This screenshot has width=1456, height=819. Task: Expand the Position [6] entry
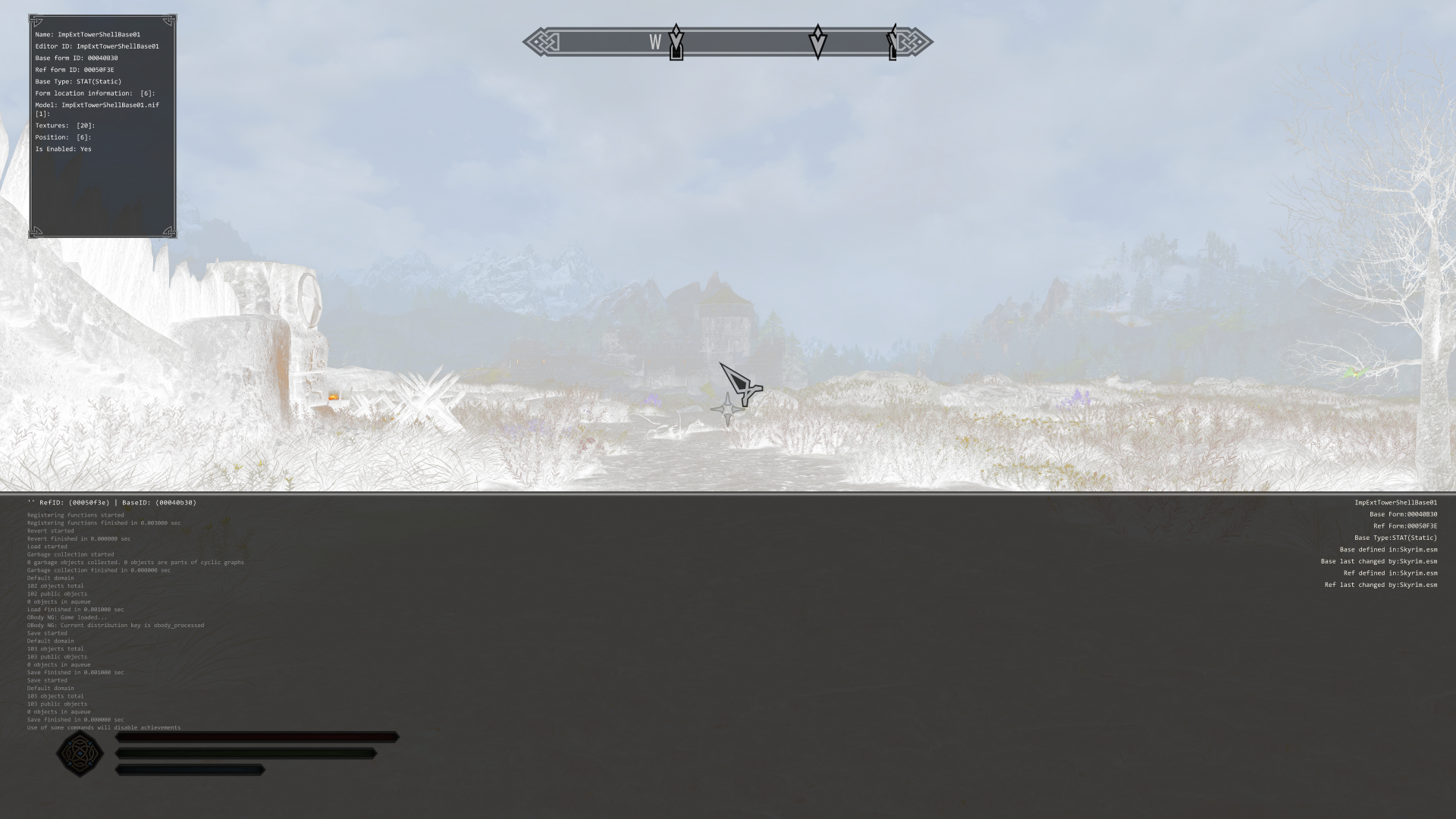pyautogui.click(x=63, y=137)
